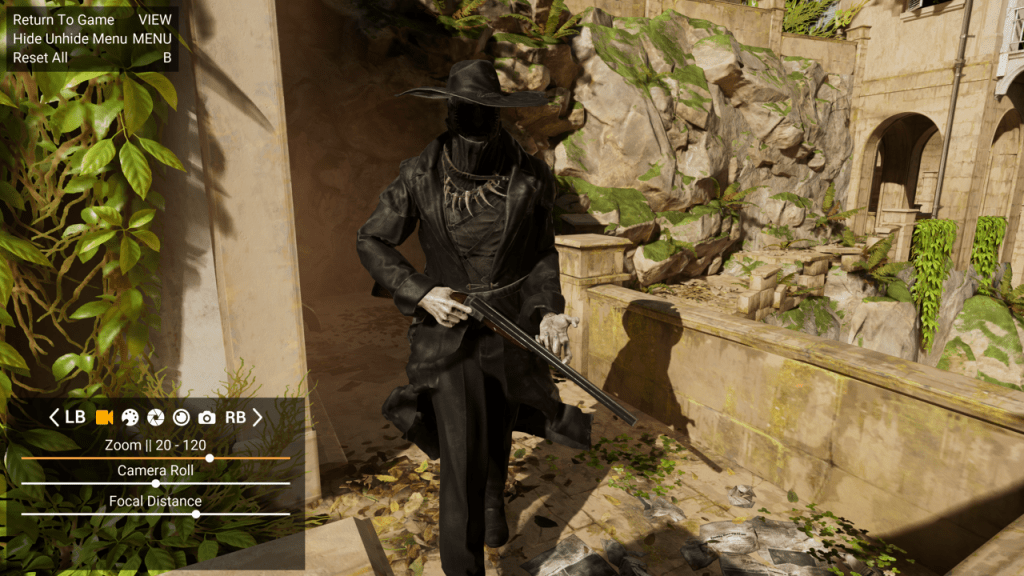Click the Zoom slider handle

209,458
